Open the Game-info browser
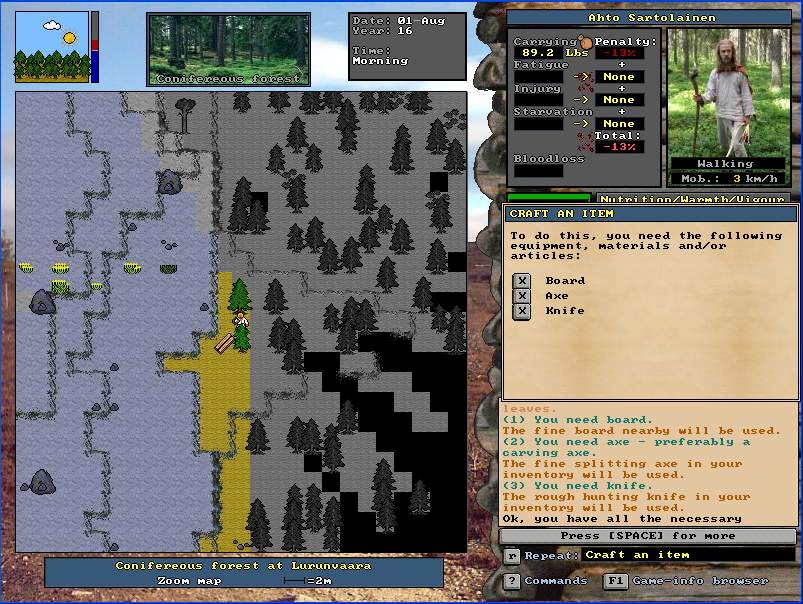Image resolution: width=803 pixels, height=604 pixels. click(x=614, y=581)
